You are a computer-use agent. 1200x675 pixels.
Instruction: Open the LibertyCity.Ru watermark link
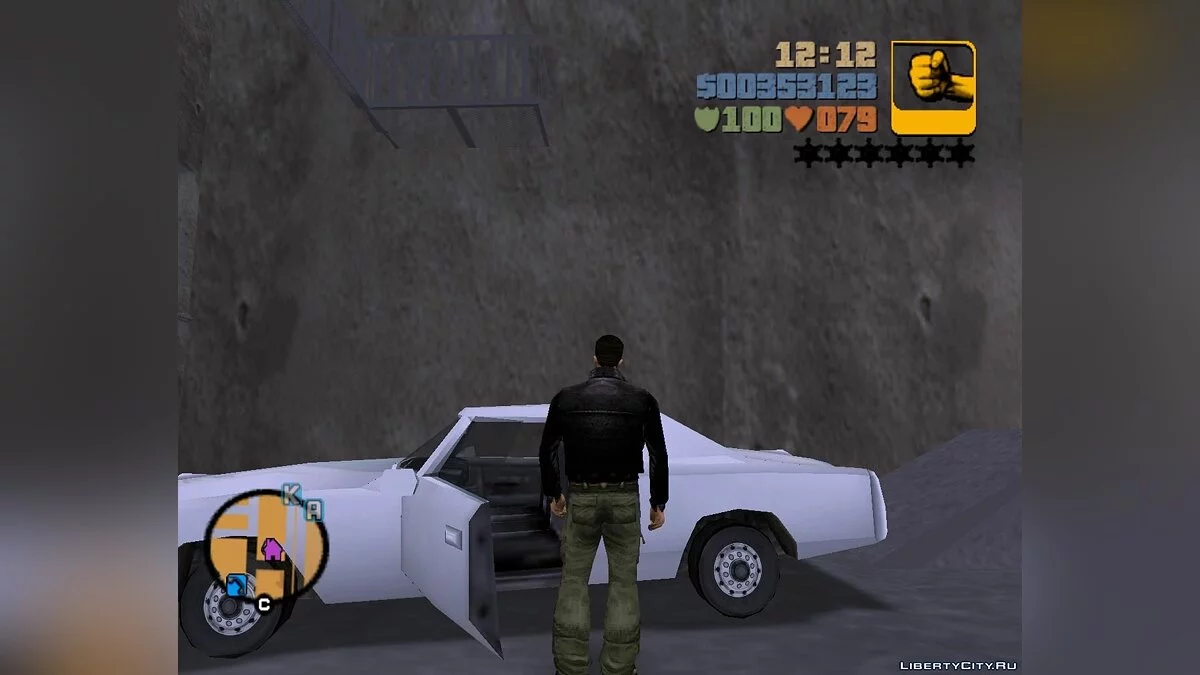pyautogui.click(x=957, y=665)
